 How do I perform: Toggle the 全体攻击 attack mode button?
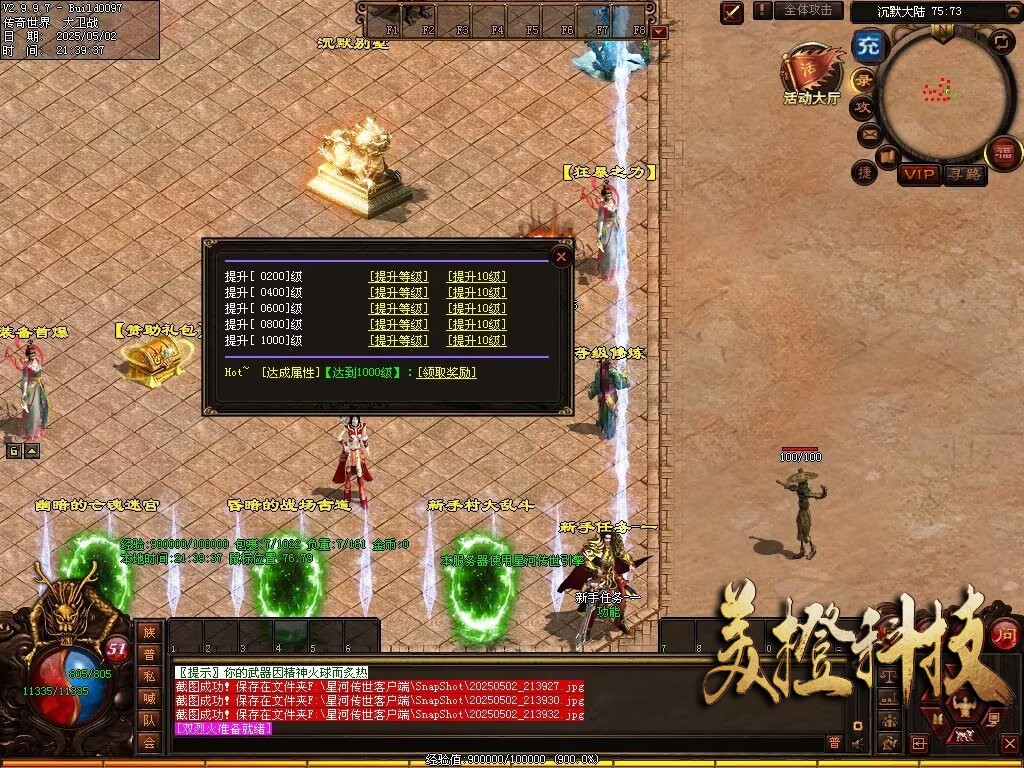coord(807,10)
